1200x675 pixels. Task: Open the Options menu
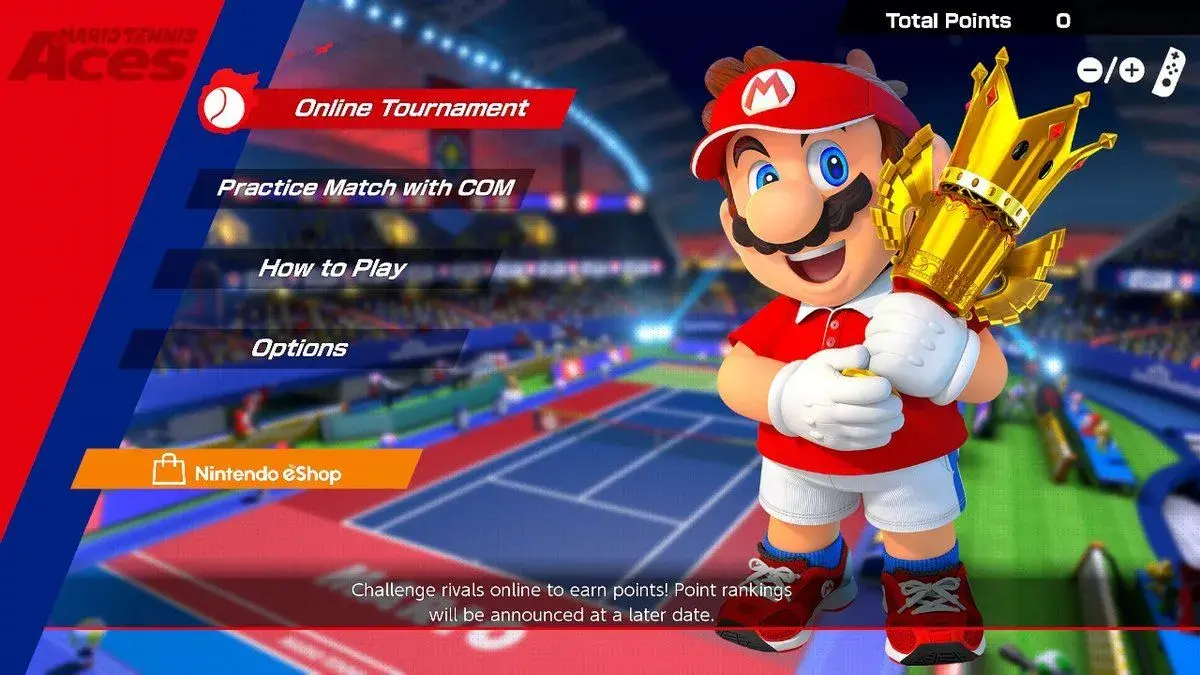(299, 348)
